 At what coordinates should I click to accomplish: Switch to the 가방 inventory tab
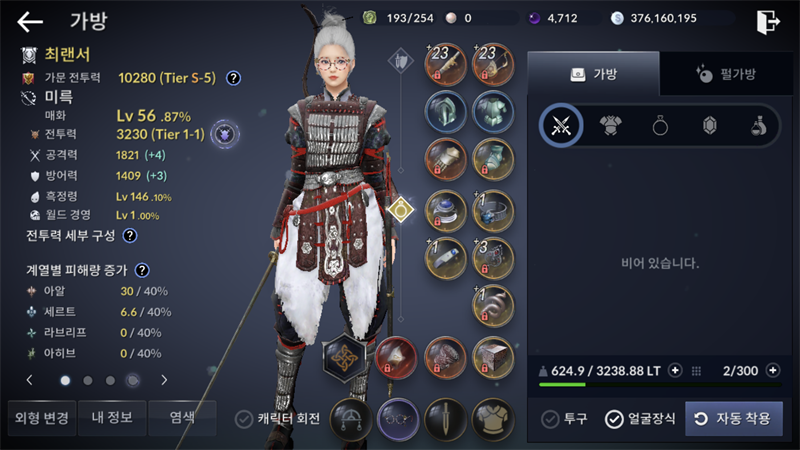(x=593, y=73)
